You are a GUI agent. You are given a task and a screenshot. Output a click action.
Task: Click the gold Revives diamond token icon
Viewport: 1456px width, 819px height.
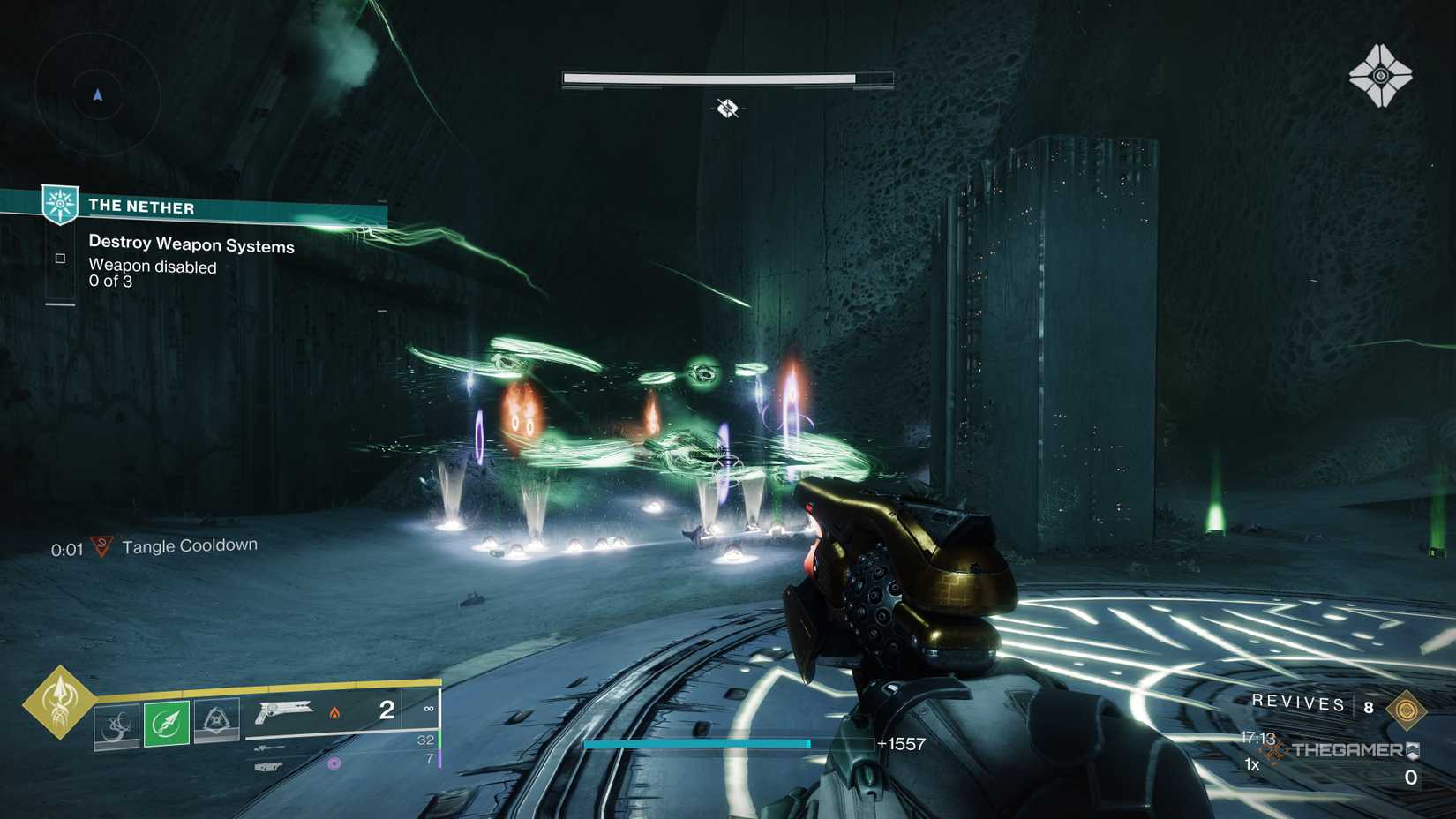pyautogui.click(x=1407, y=709)
